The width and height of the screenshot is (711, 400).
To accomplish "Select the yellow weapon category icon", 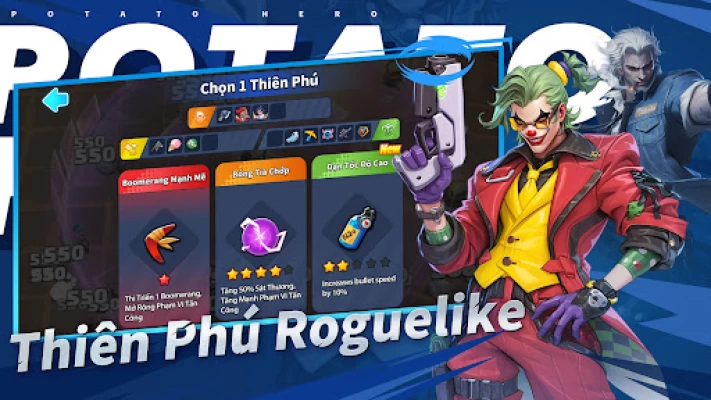I will click(132, 150).
